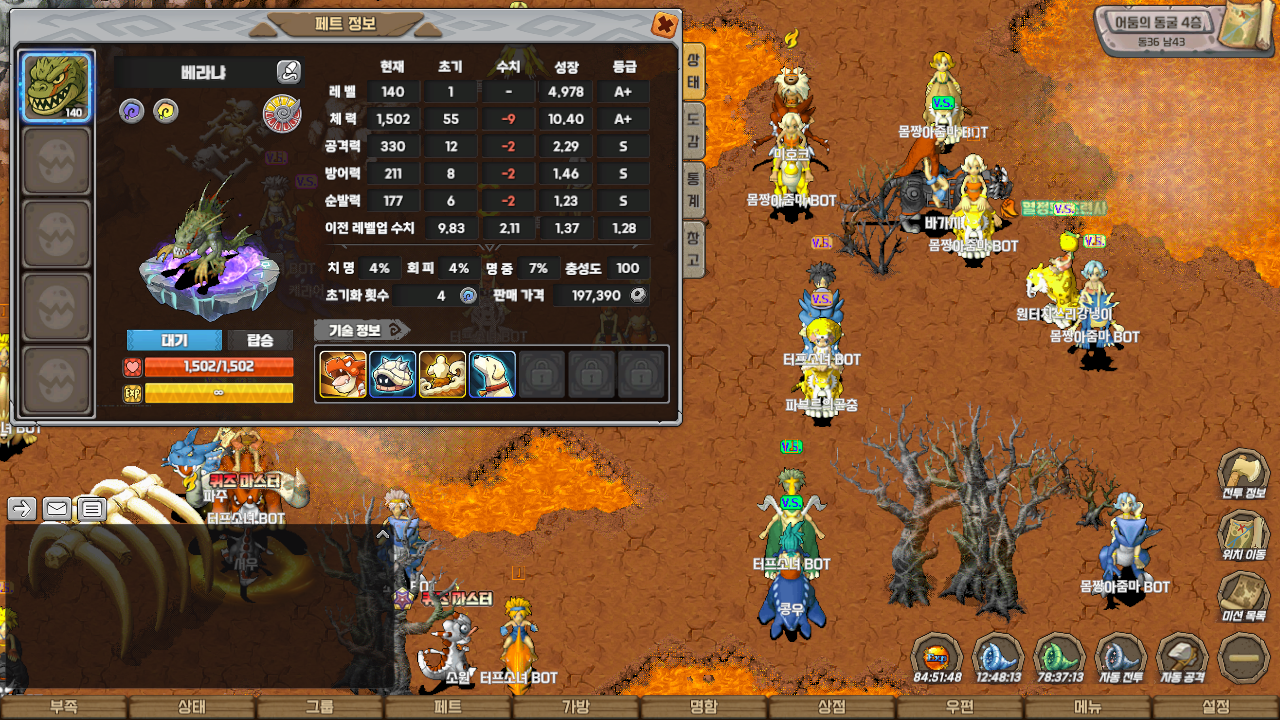Expand the 기술 정보 skill info
Screen dimensions: 1280x720
362,329
